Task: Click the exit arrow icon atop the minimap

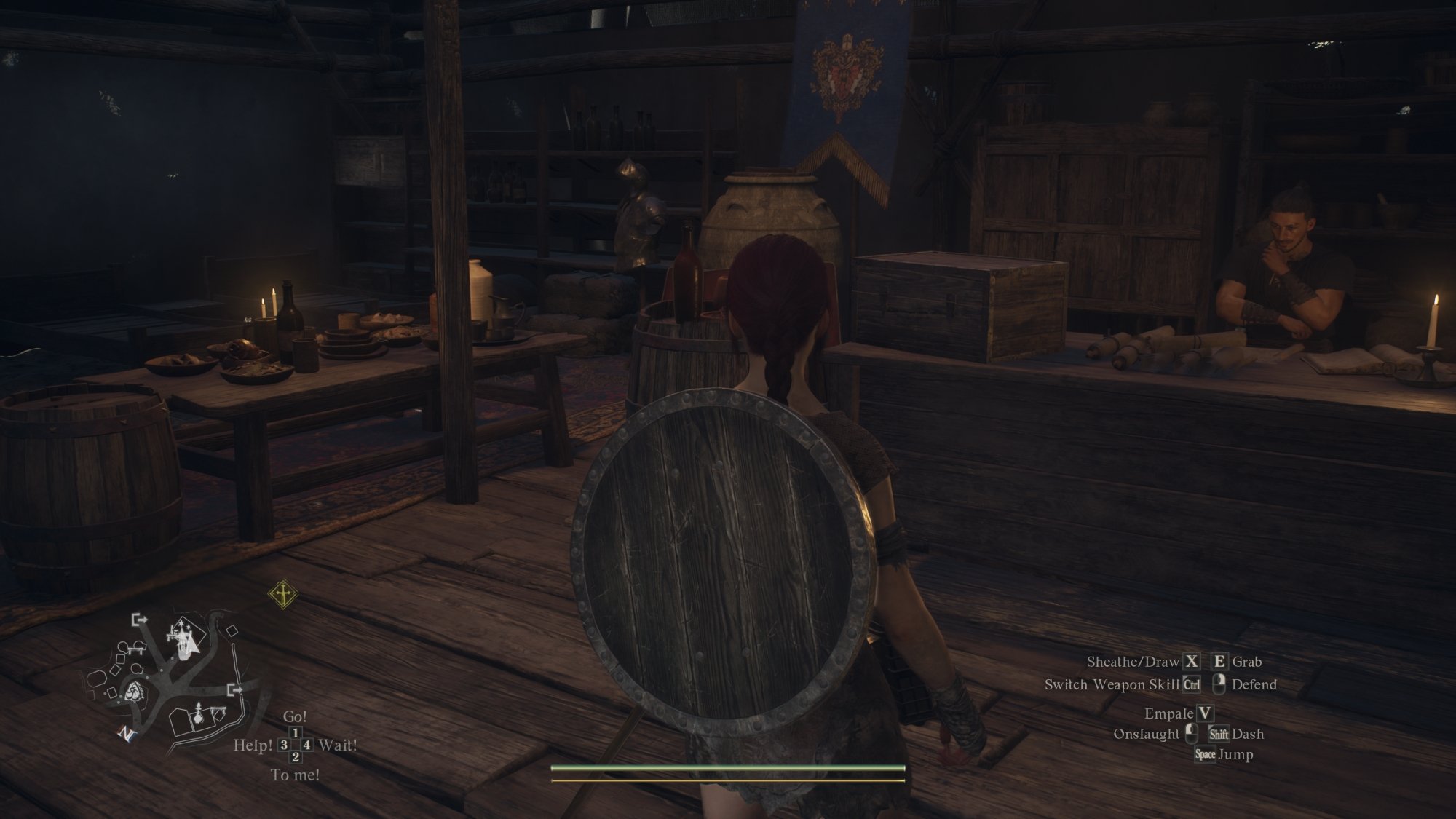Action: click(139, 620)
